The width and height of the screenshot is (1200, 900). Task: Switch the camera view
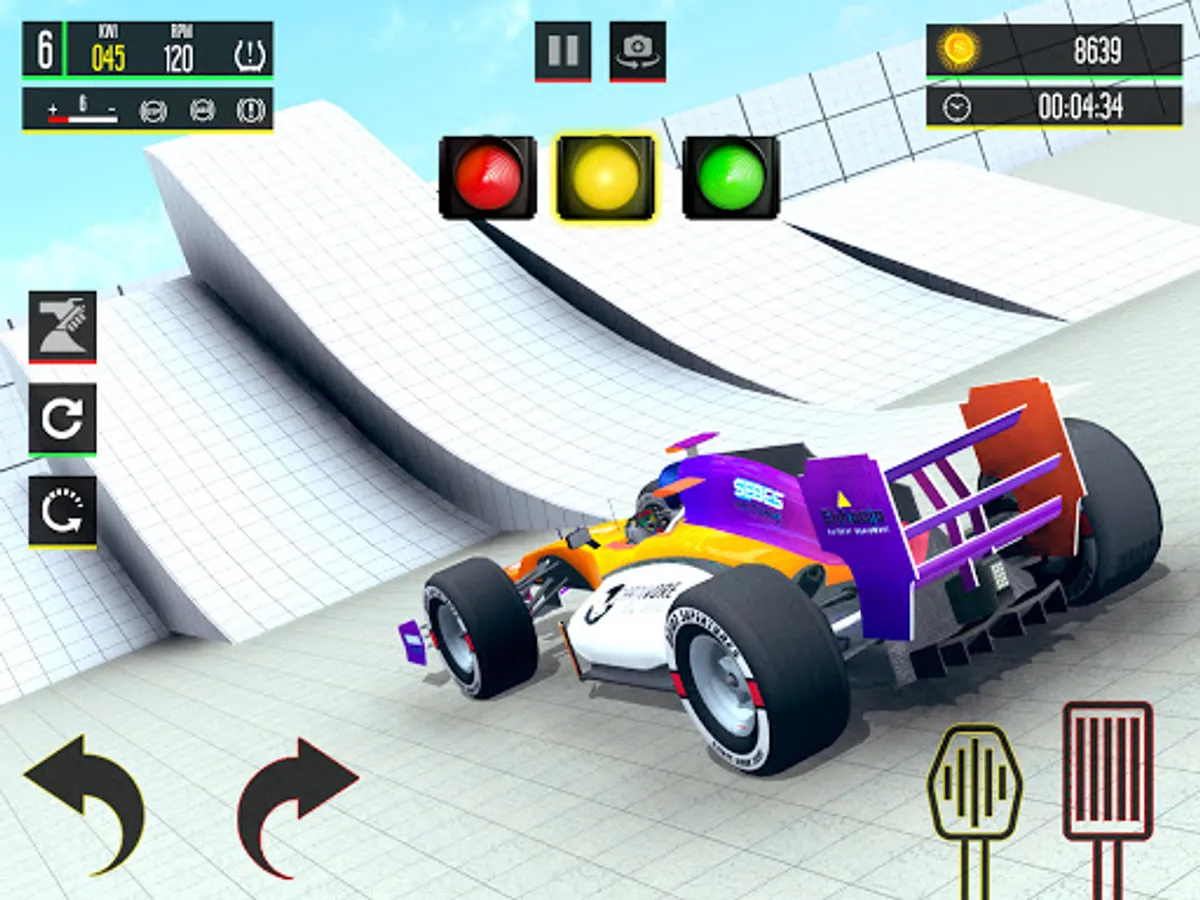(638, 51)
